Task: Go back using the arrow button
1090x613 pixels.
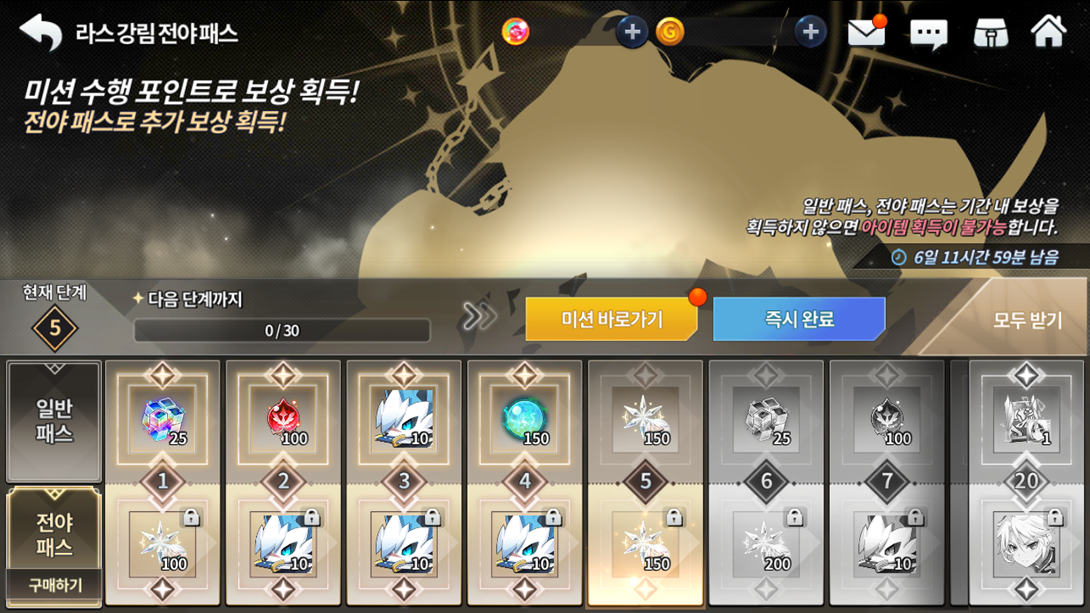Action: (x=41, y=33)
